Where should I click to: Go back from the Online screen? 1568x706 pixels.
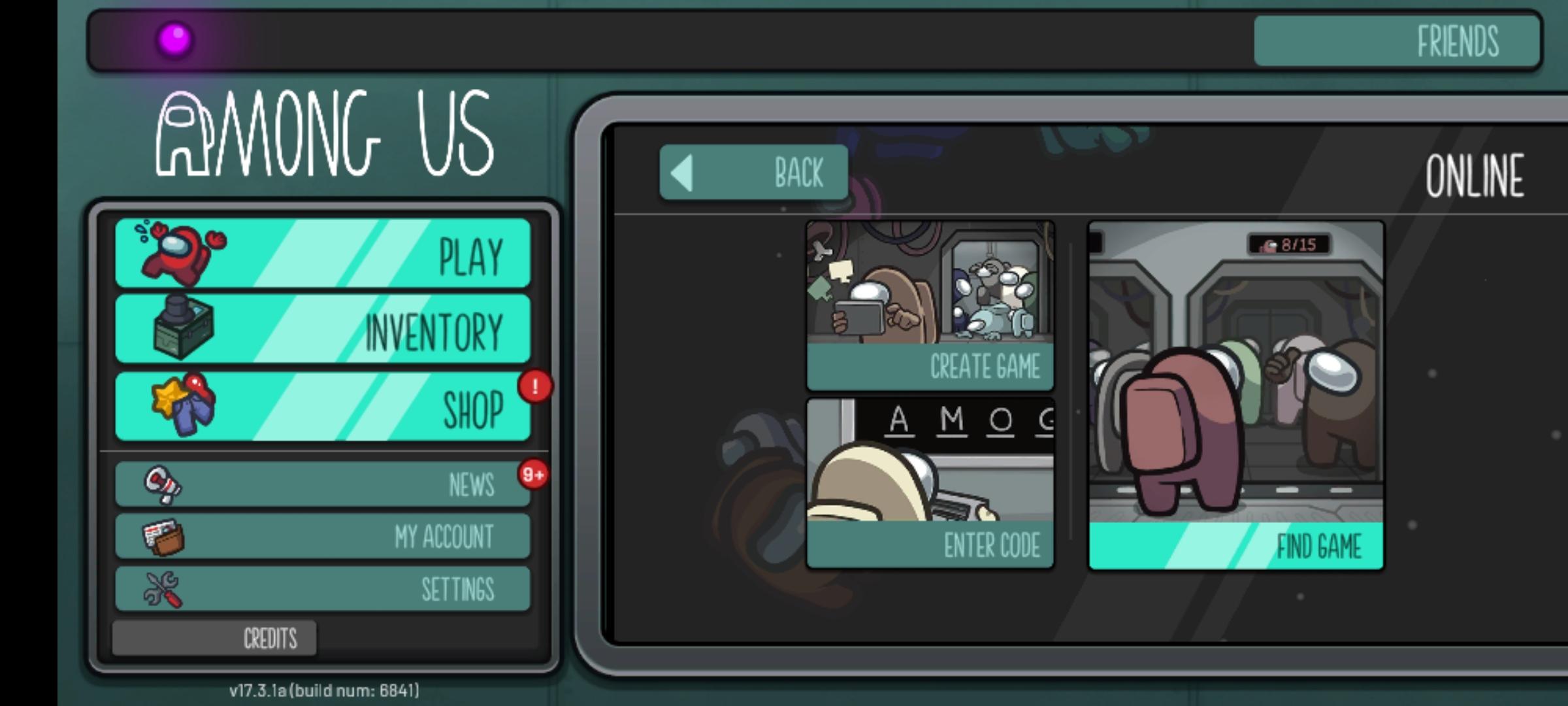pos(754,173)
